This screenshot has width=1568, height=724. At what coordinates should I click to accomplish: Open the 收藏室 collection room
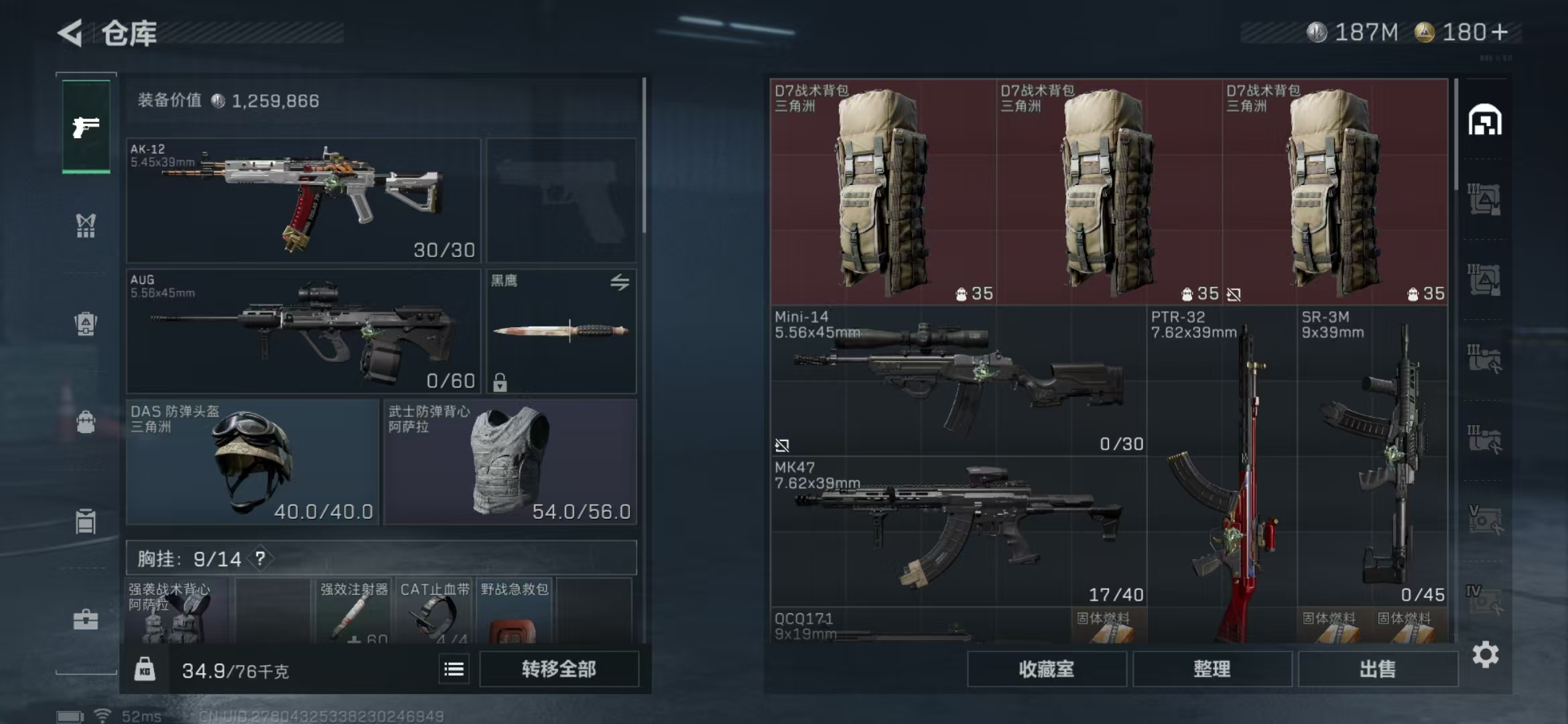(x=1046, y=669)
